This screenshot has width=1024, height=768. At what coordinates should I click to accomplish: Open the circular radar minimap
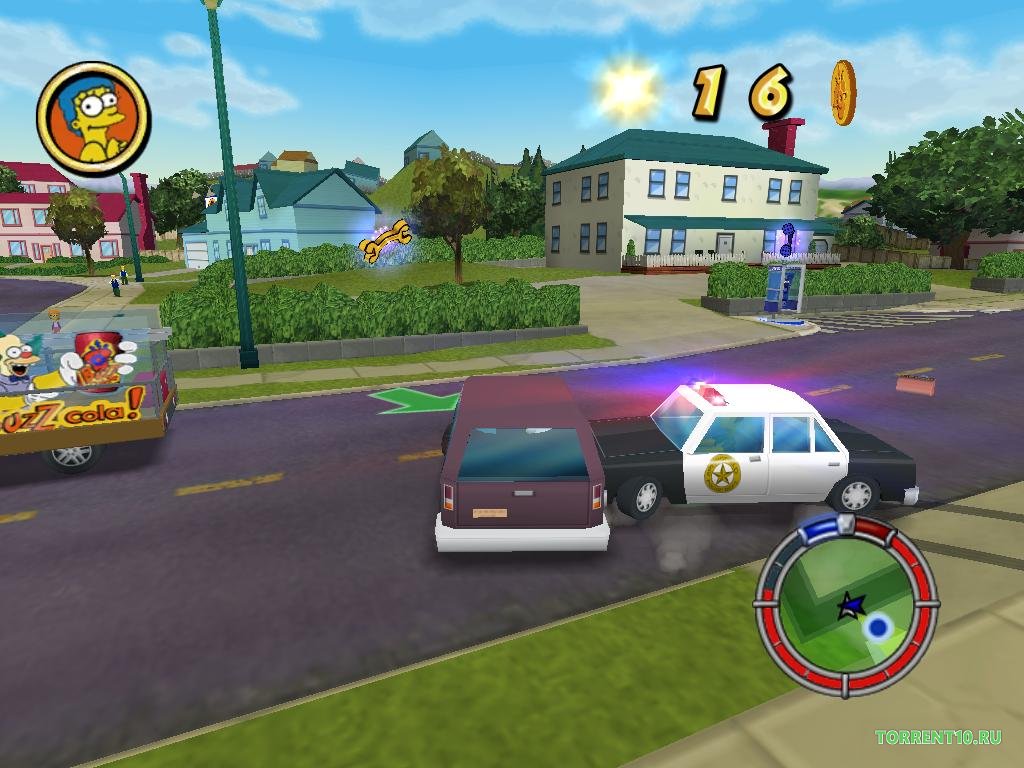846,604
